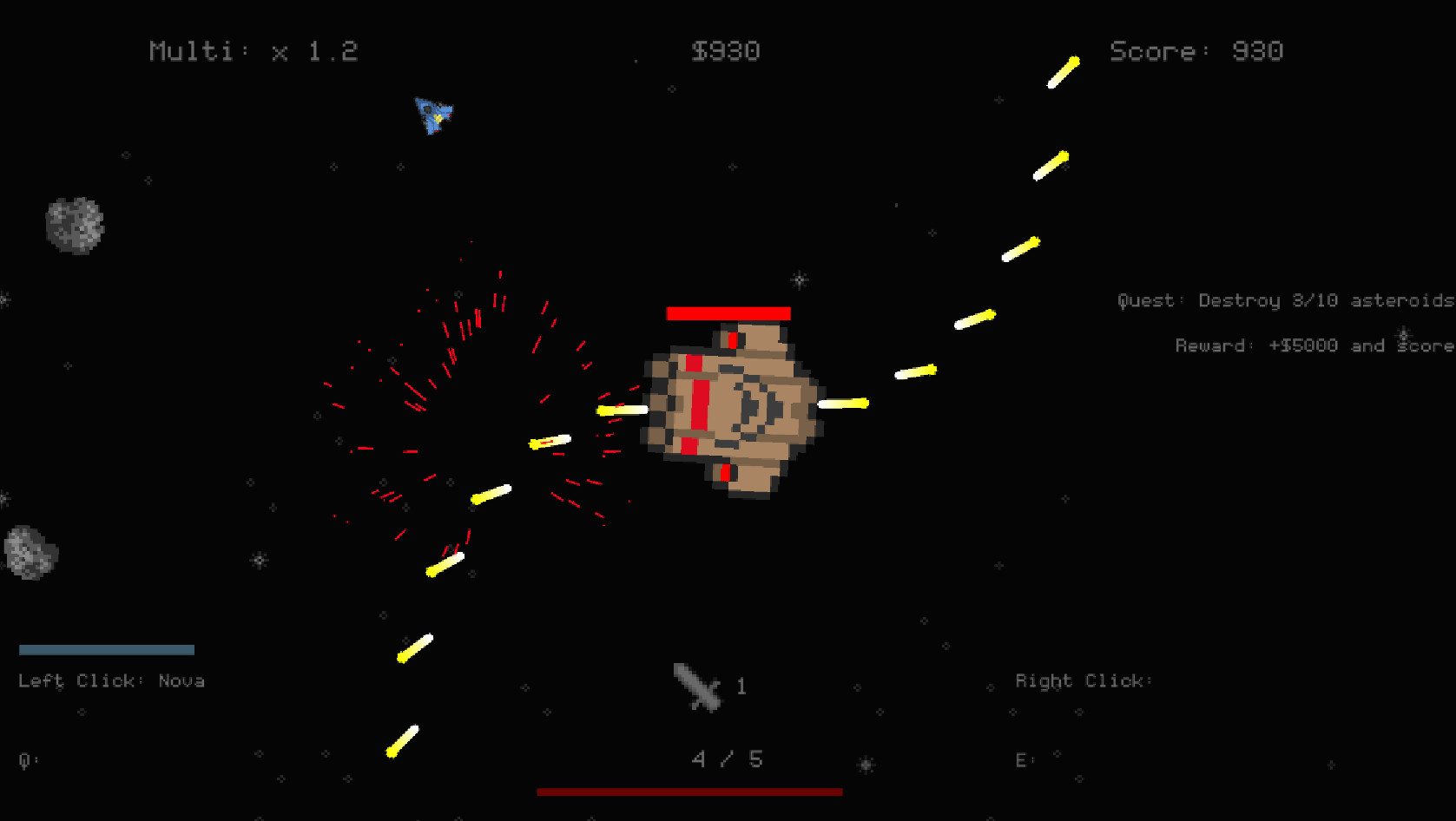This screenshot has height=821, width=1456.
Task: Click the large asteroid on the upper left
Action: coord(75,224)
